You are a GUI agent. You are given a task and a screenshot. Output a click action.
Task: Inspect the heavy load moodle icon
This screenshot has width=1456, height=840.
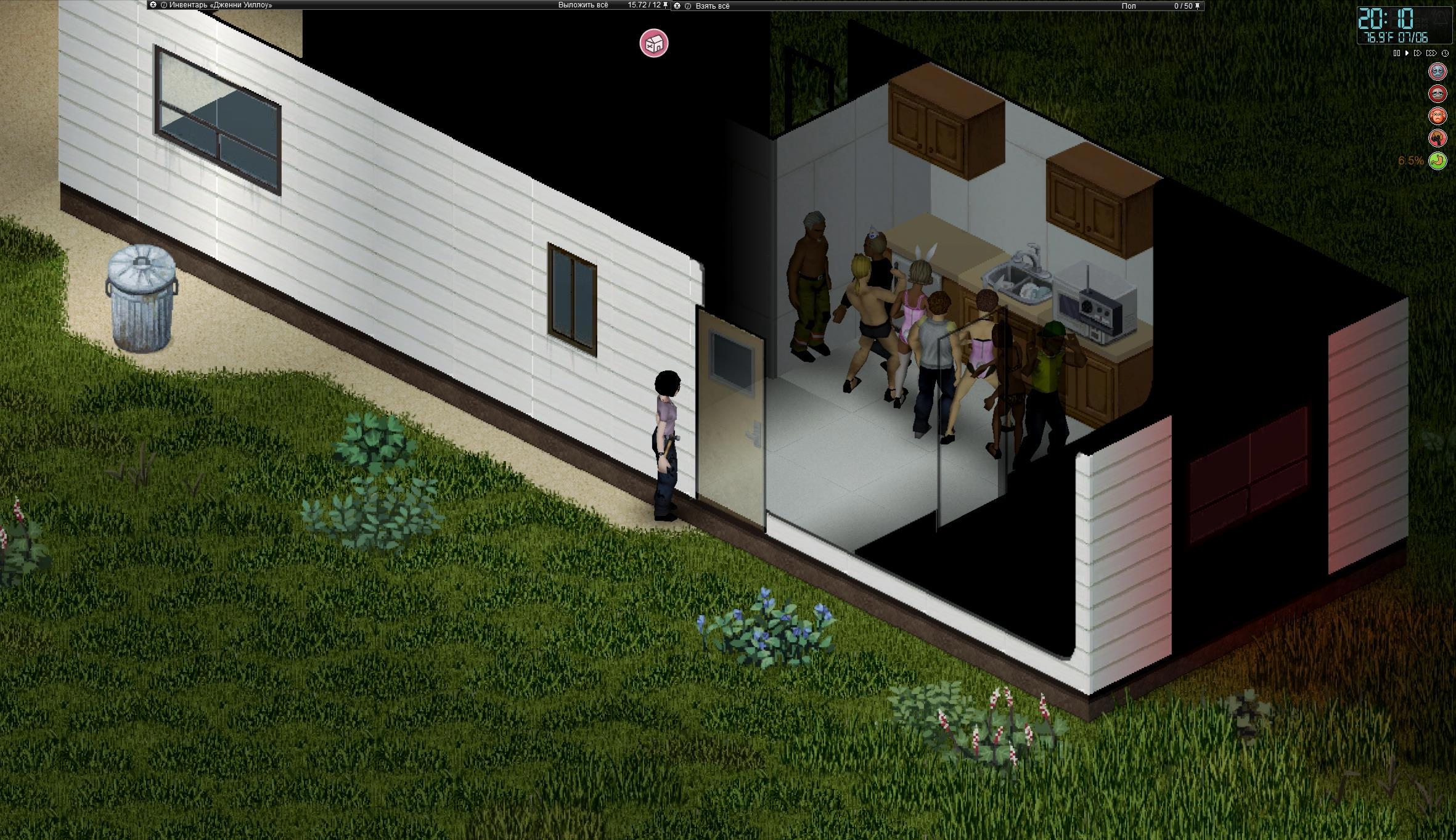click(x=1438, y=138)
